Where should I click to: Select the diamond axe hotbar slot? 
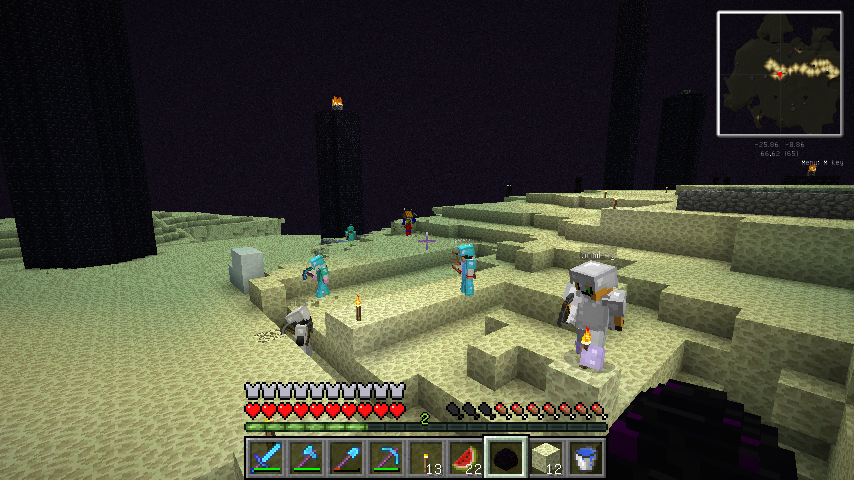[306, 458]
